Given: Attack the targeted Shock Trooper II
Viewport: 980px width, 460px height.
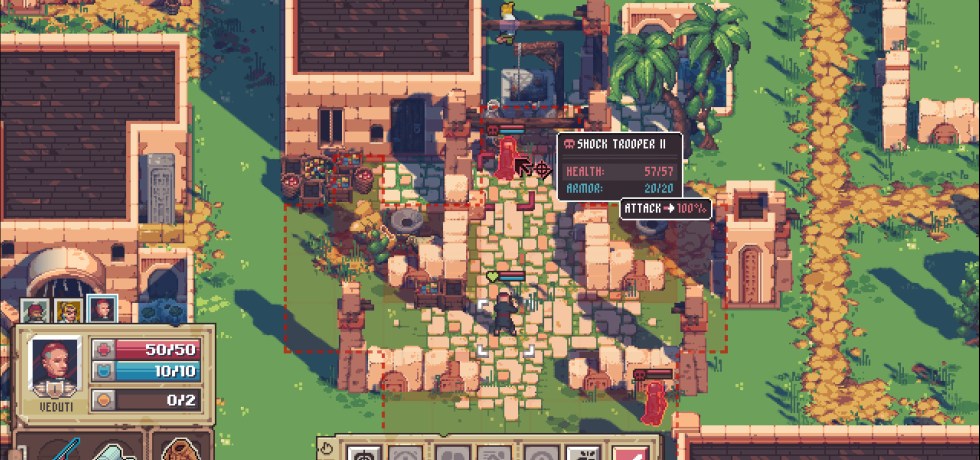Looking at the screenshot, I should click(x=509, y=160).
